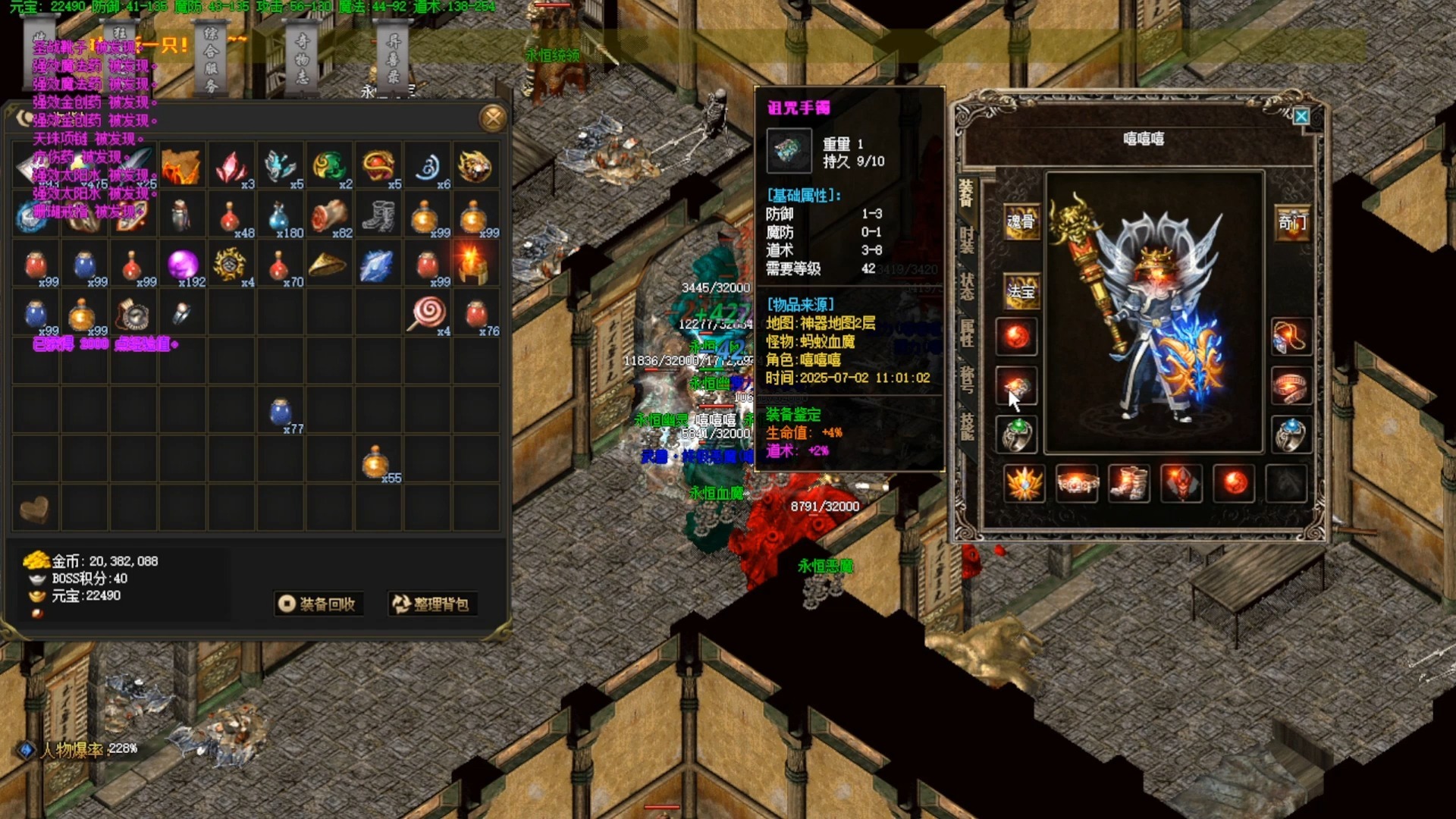
Task: Open the 奇门 button
Action: pos(1291,221)
